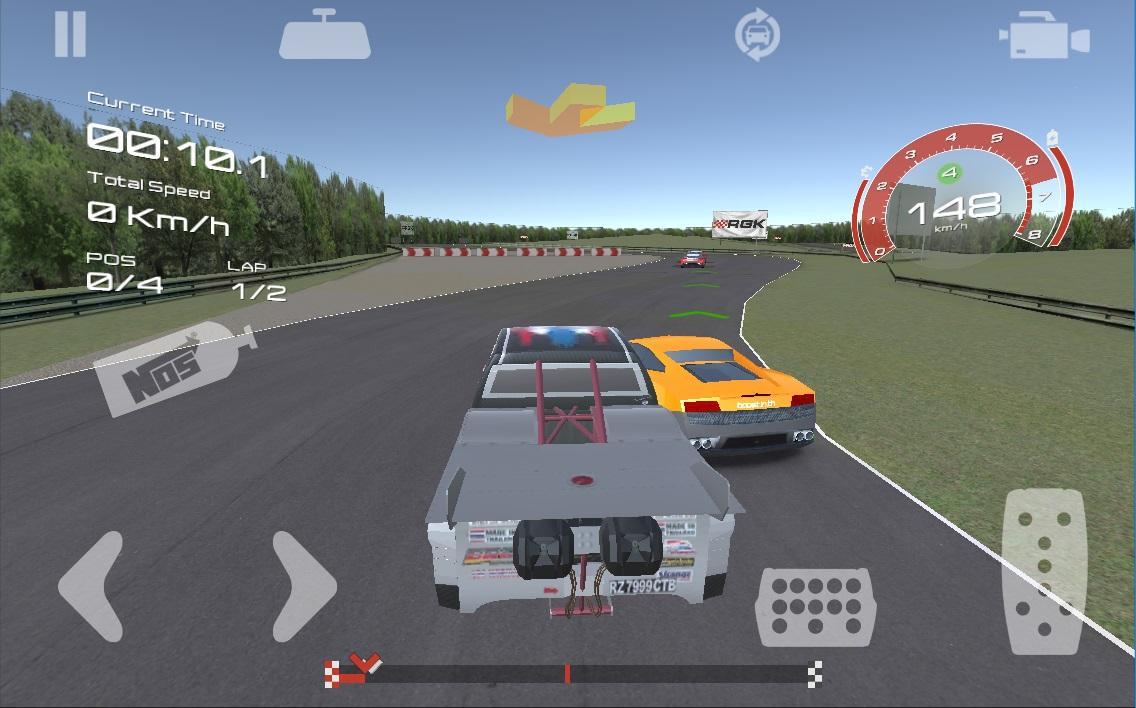Steer right with the right arrow
The image size is (1136, 708).
pyautogui.click(x=303, y=586)
